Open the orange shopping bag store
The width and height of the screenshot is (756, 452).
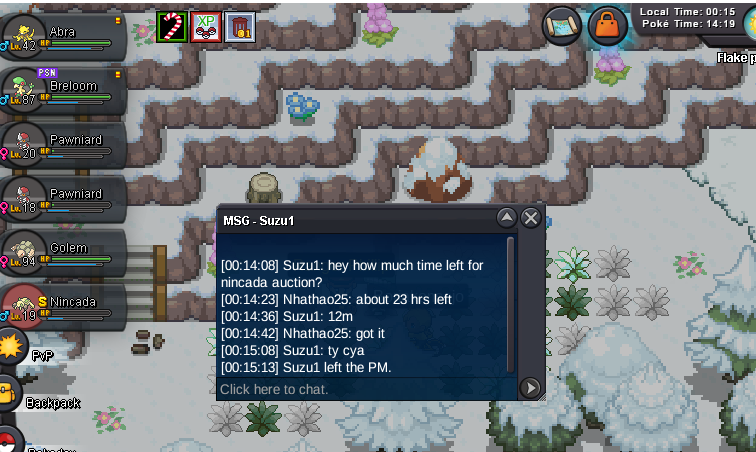(607, 26)
